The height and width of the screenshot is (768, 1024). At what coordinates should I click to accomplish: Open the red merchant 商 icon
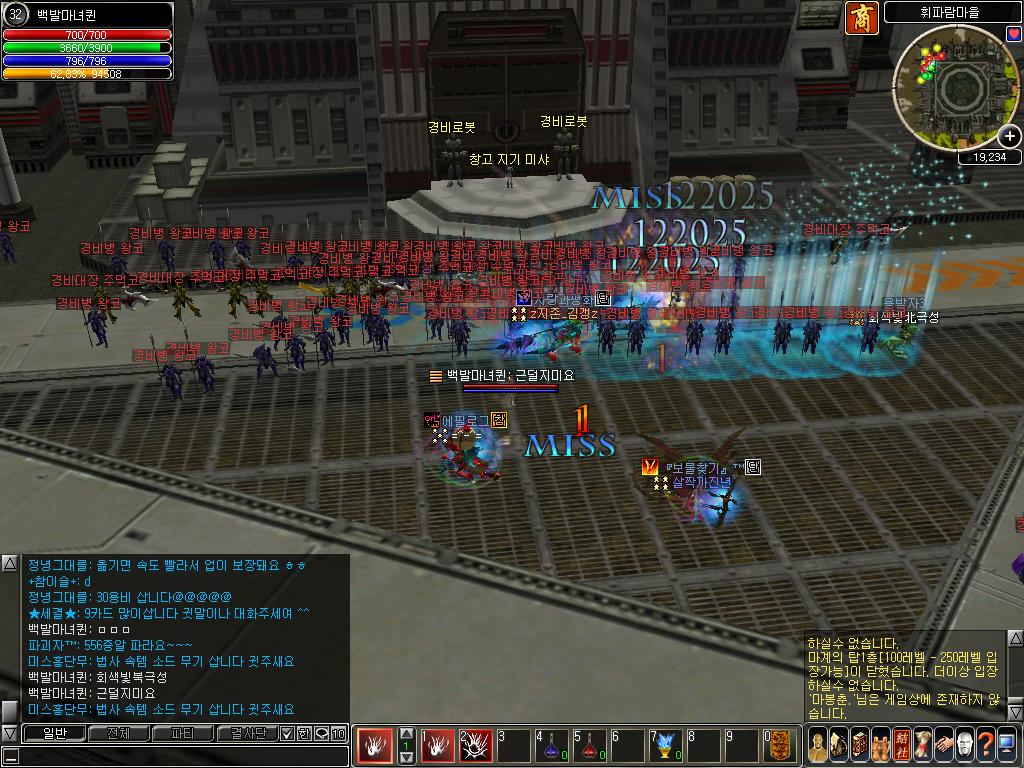point(861,18)
